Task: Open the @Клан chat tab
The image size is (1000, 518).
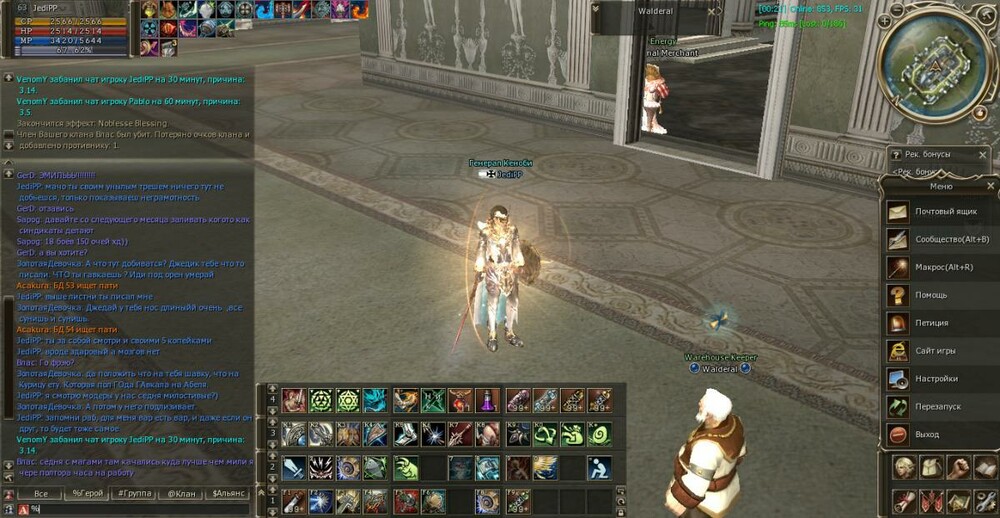Action: click(x=181, y=494)
